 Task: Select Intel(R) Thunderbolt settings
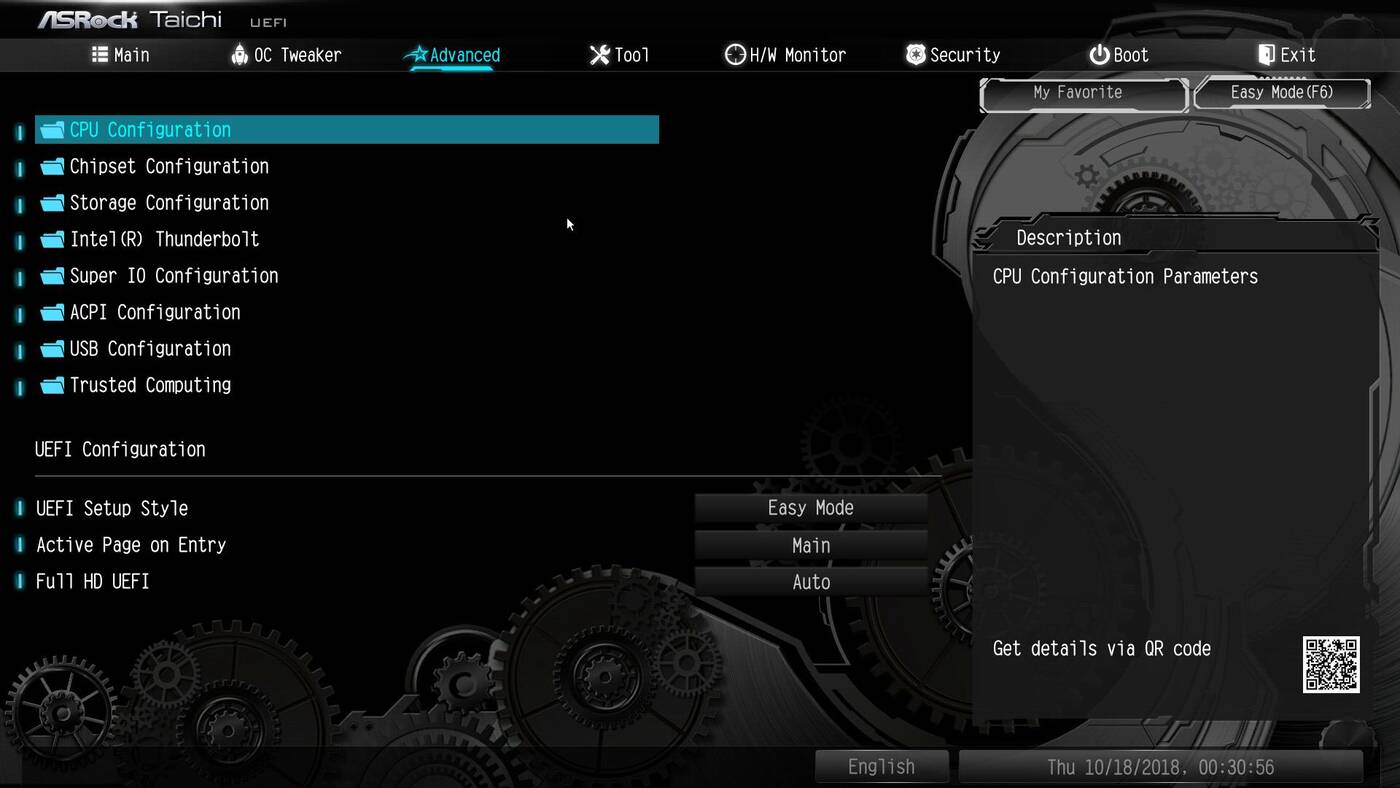click(x=164, y=239)
